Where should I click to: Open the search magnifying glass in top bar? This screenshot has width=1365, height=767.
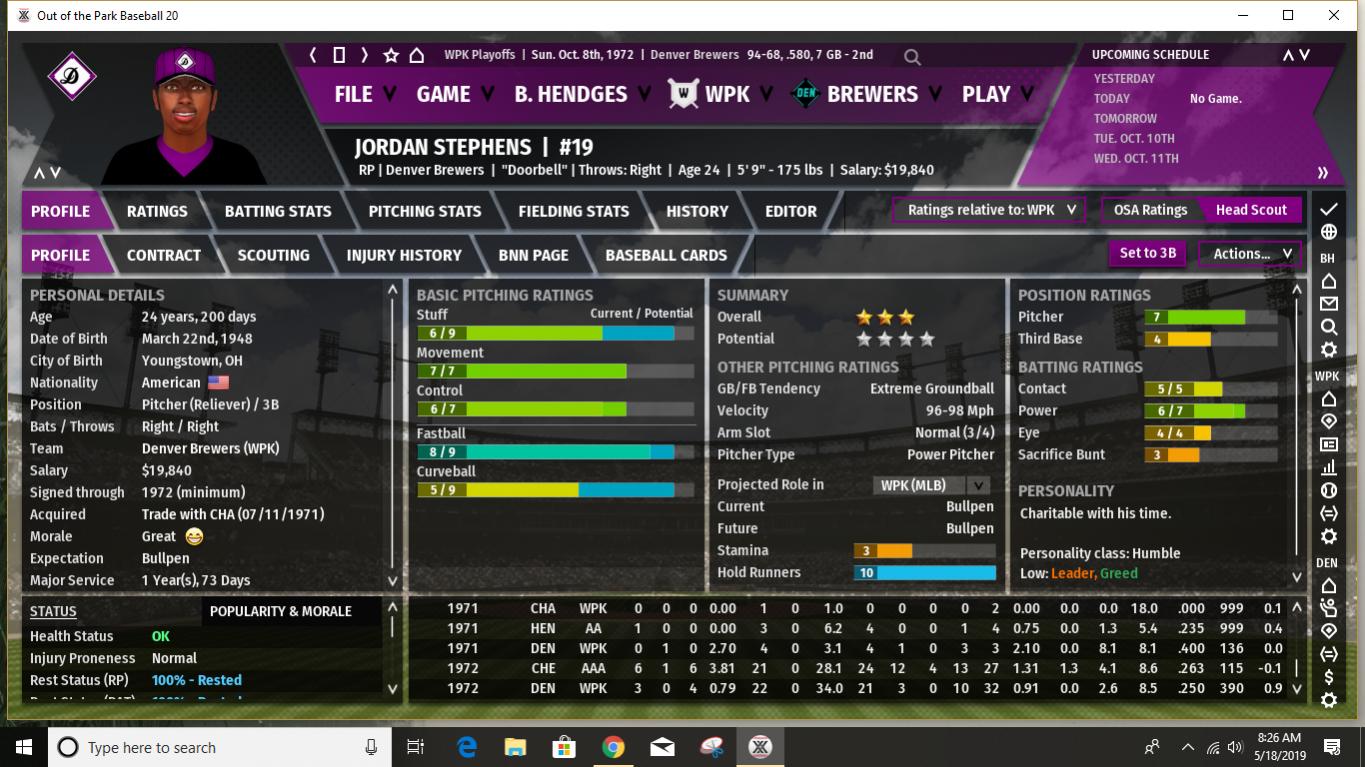click(x=911, y=55)
